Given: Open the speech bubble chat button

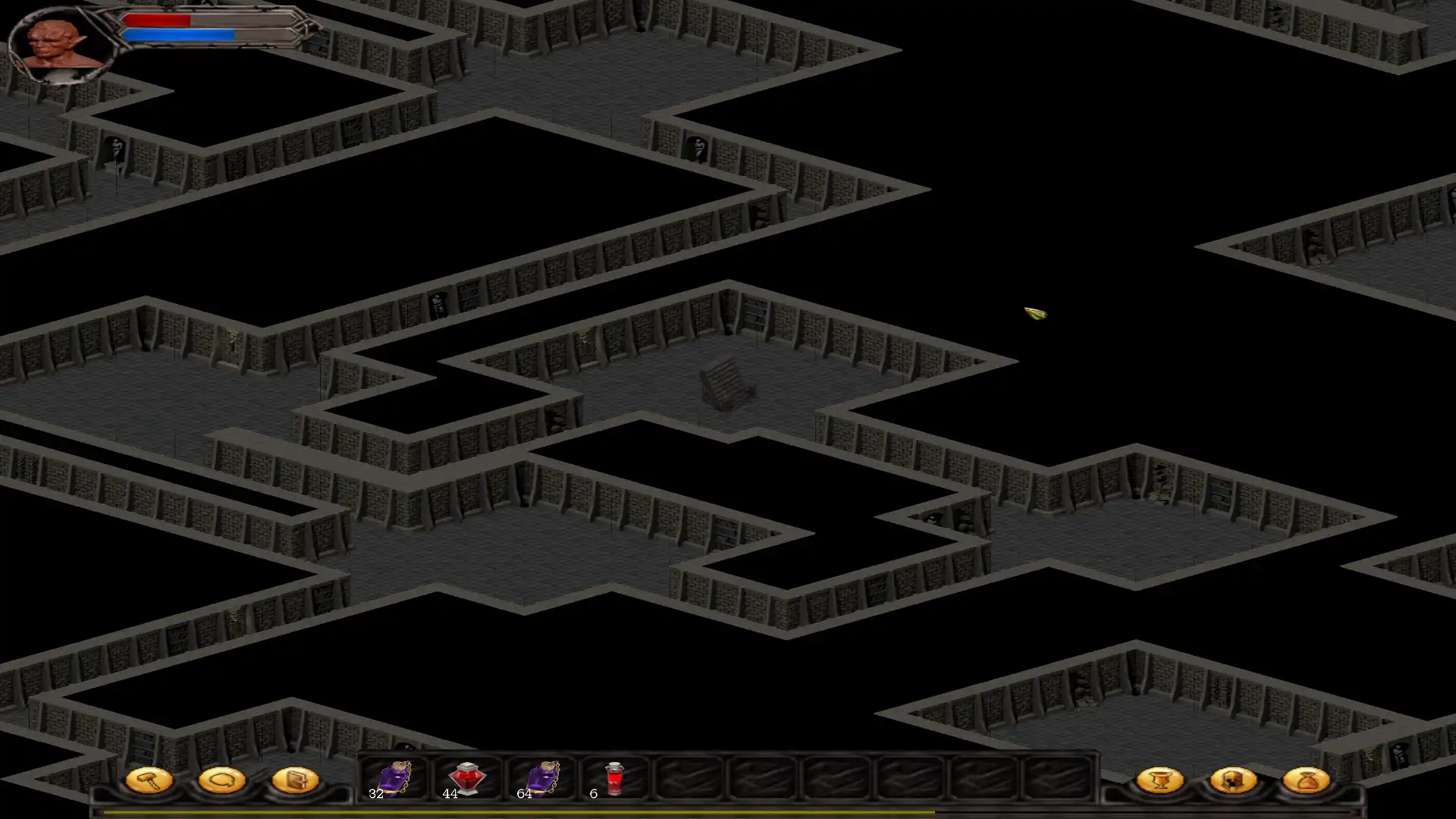Looking at the screenshot, I should pos(221,780).
